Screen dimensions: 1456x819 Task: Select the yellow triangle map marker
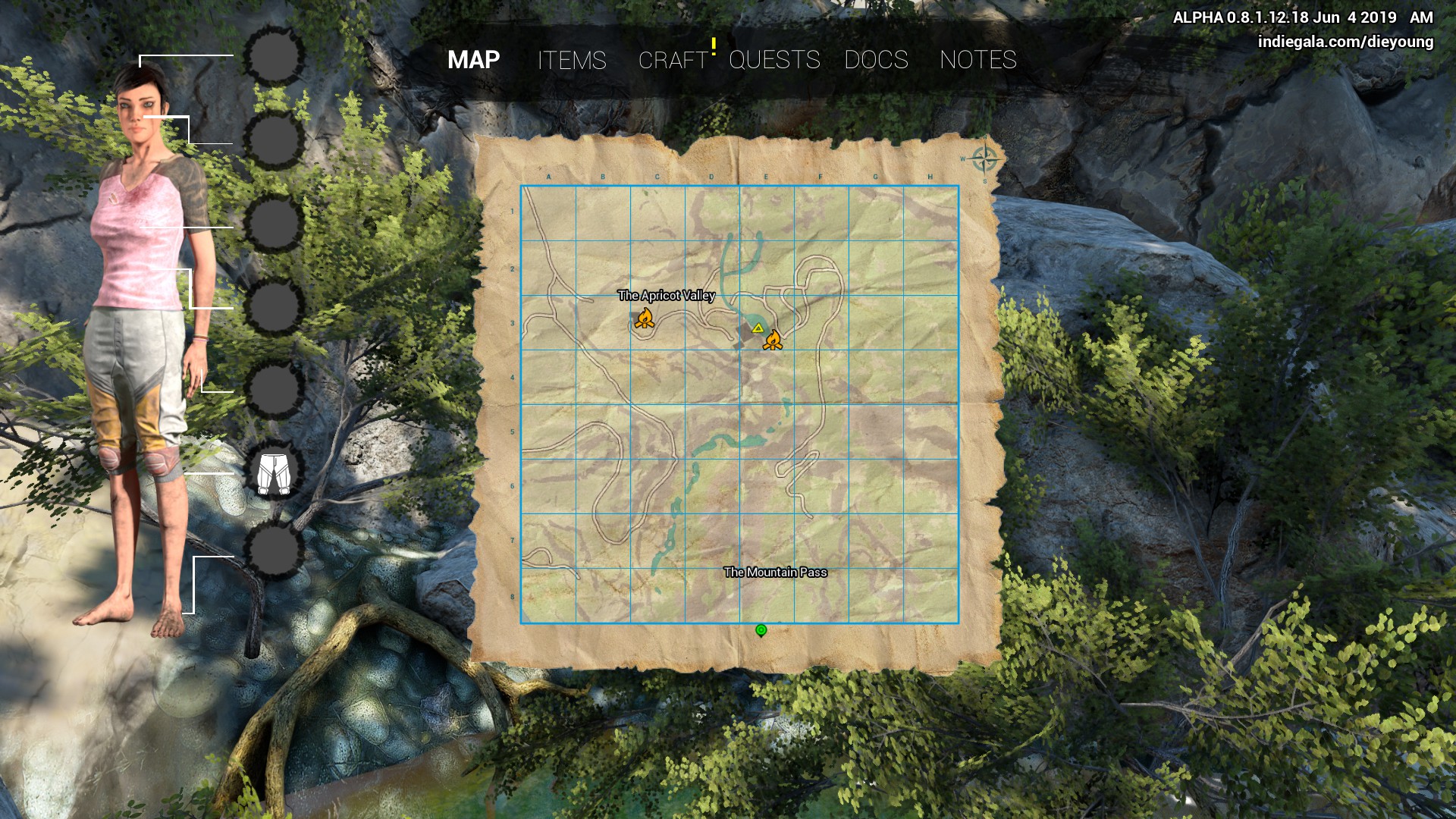[x=758, y=328]
